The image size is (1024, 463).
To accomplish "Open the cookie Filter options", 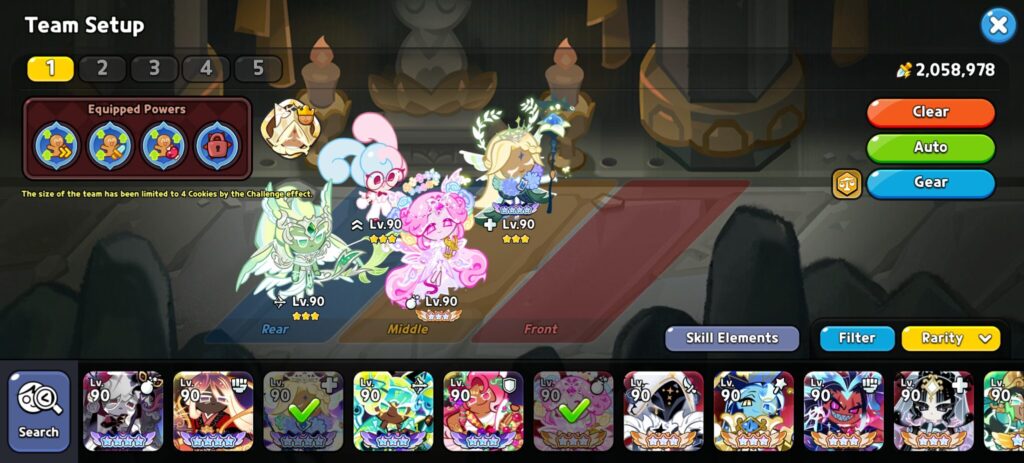I will coord(857,338).
